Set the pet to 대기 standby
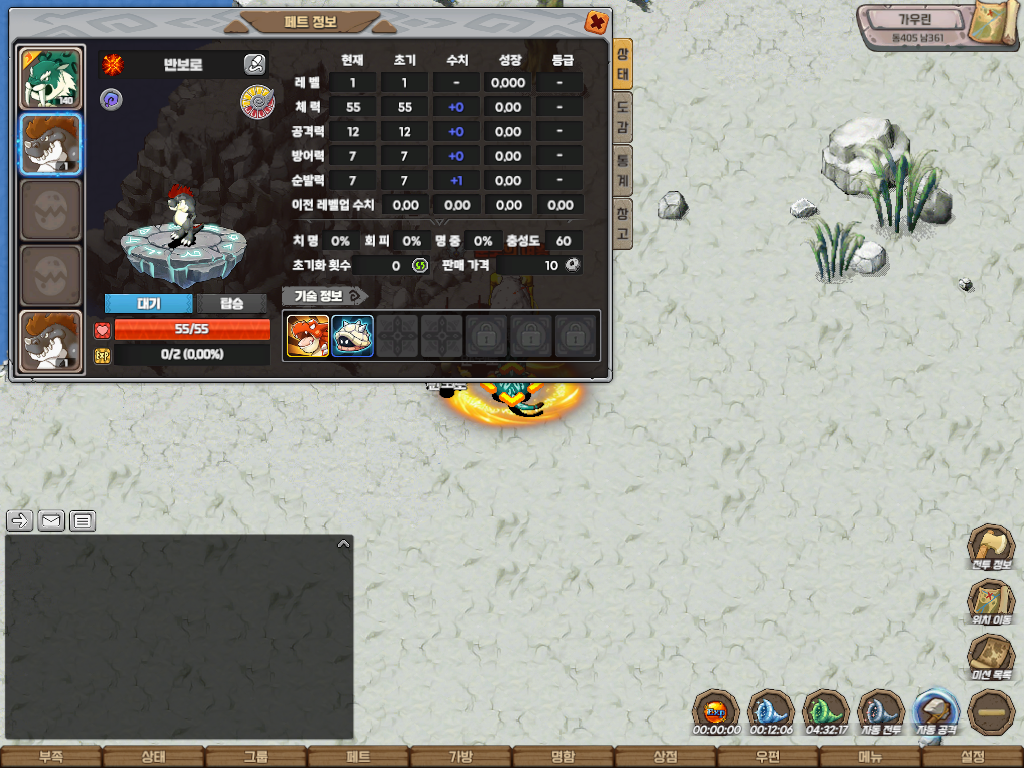Screen dimensions: 1024x768 click(x=148, y=304)
